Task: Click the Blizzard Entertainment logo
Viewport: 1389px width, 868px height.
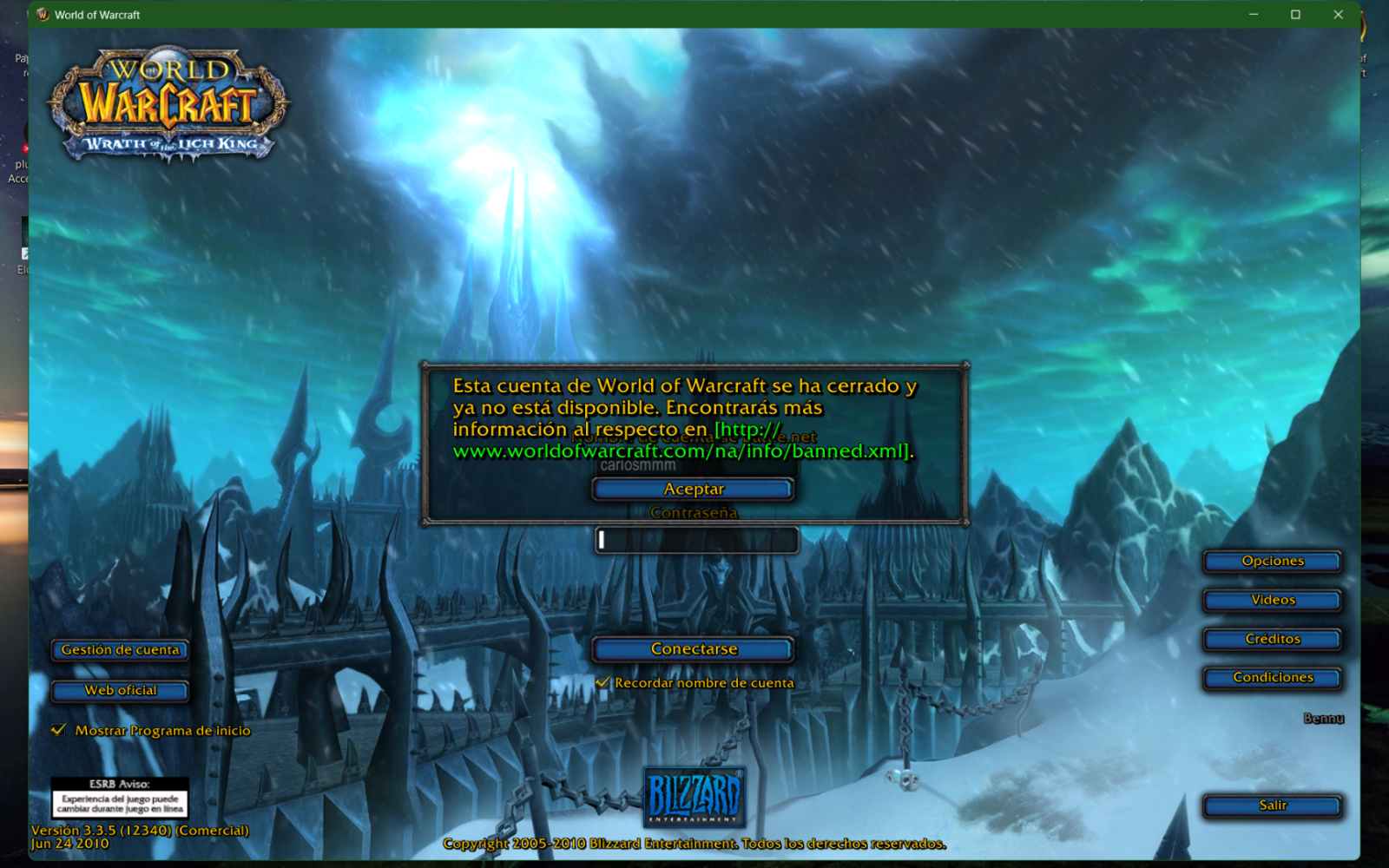Action: pos(693,796)
